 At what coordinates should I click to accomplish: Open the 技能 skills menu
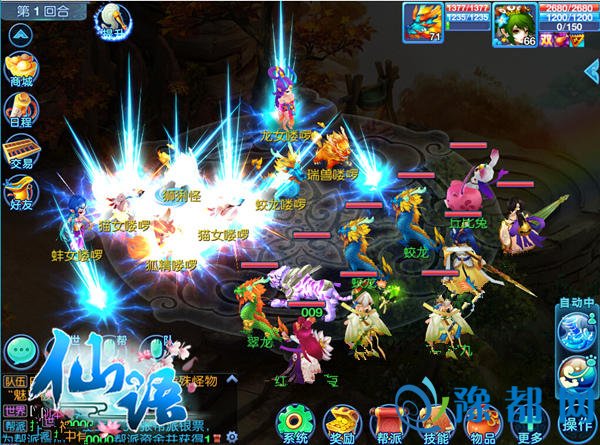click(437, 424)
